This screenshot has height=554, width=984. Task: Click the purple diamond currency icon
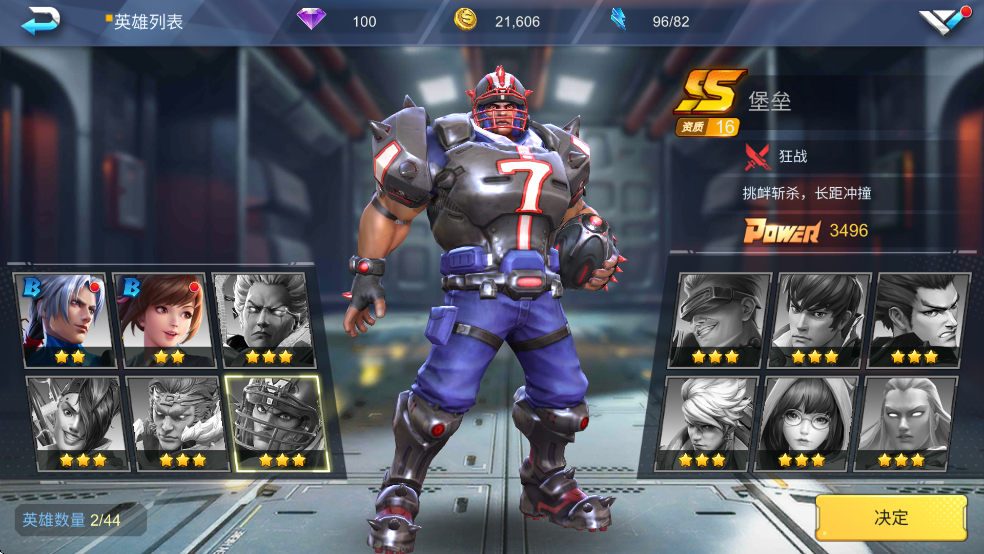pos(312,20)
